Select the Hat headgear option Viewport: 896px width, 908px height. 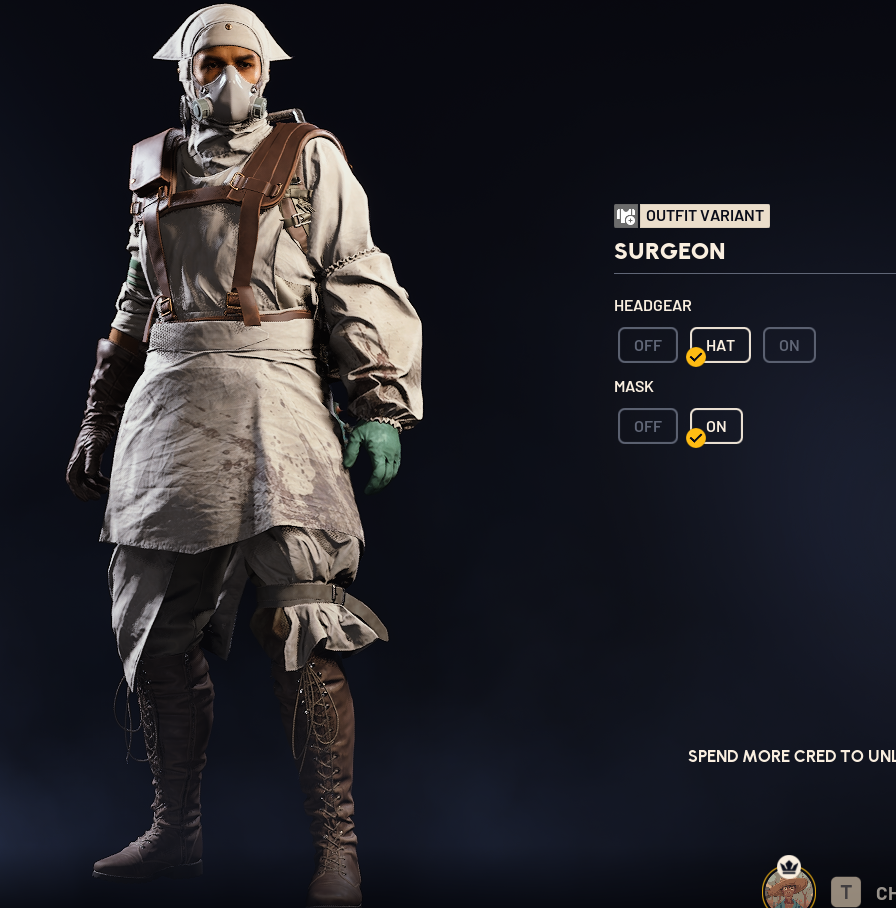coord(720,345)
